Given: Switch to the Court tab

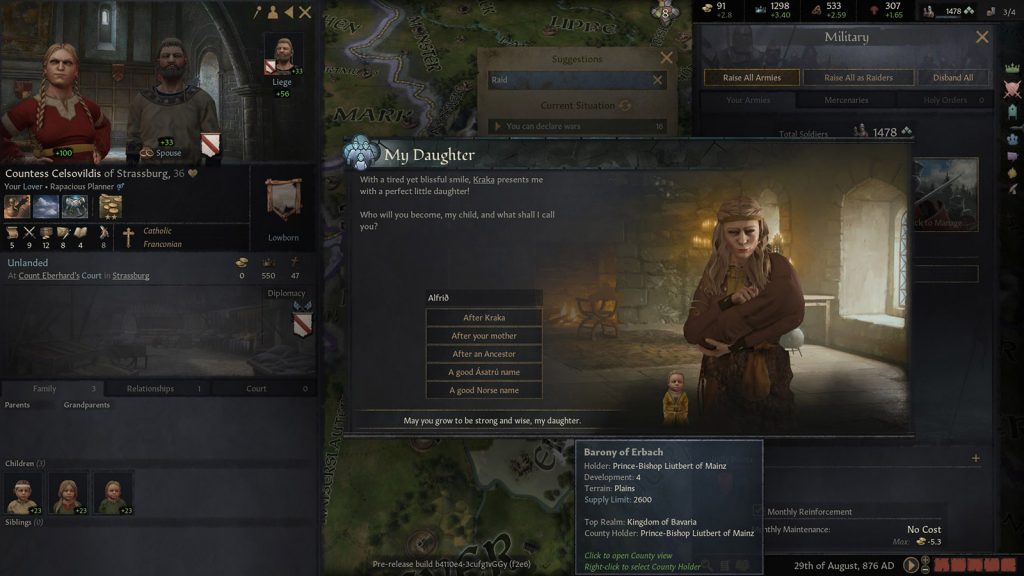Looking at the screenshot, I should pyautogui.click(x=257, y=389).
